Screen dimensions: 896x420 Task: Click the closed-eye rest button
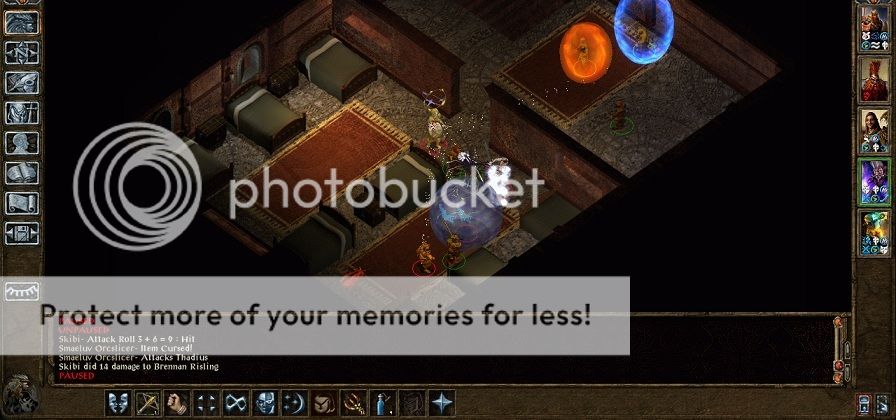21,290
